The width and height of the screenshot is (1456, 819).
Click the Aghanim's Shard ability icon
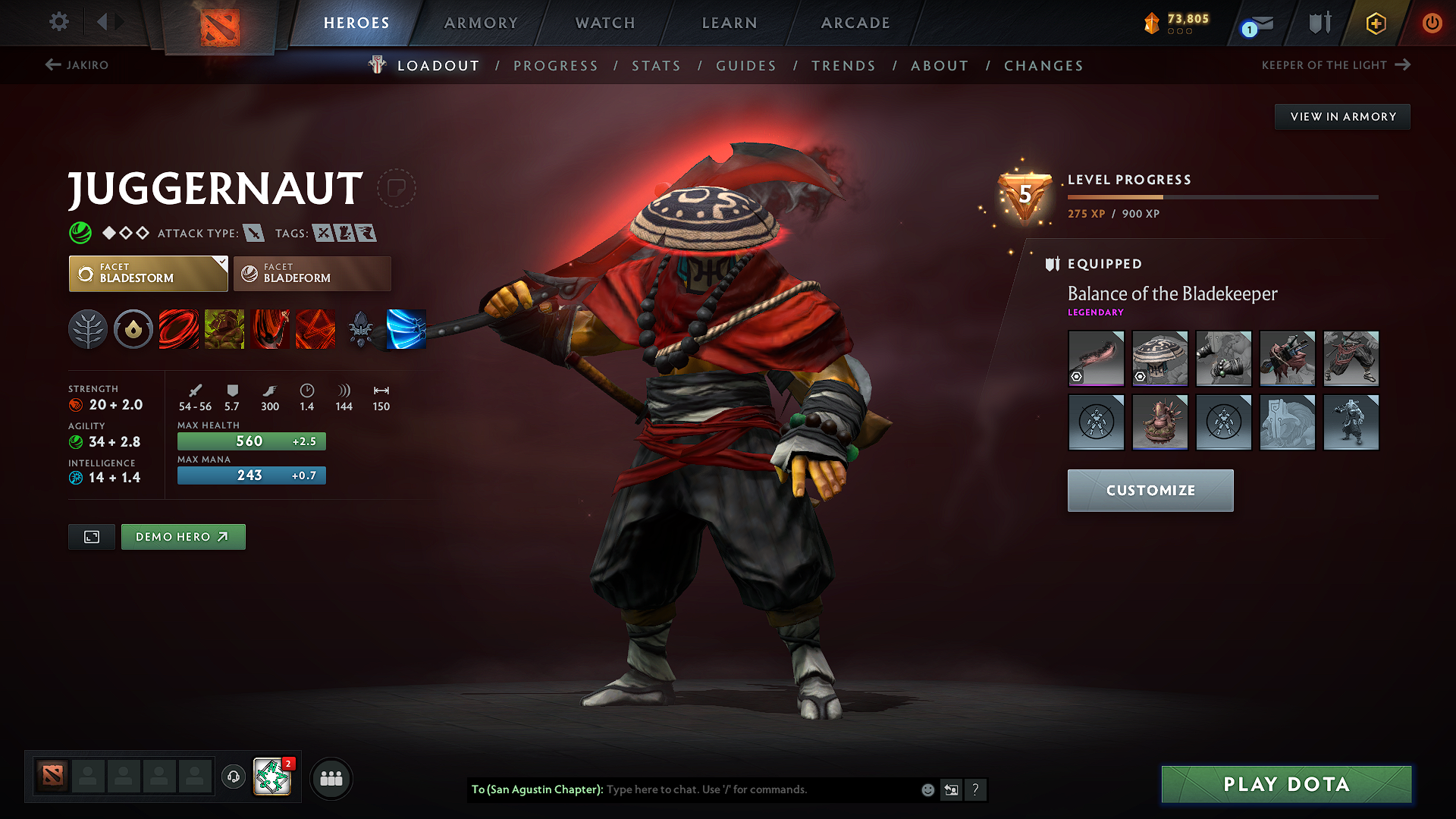(x=361, y=328)
